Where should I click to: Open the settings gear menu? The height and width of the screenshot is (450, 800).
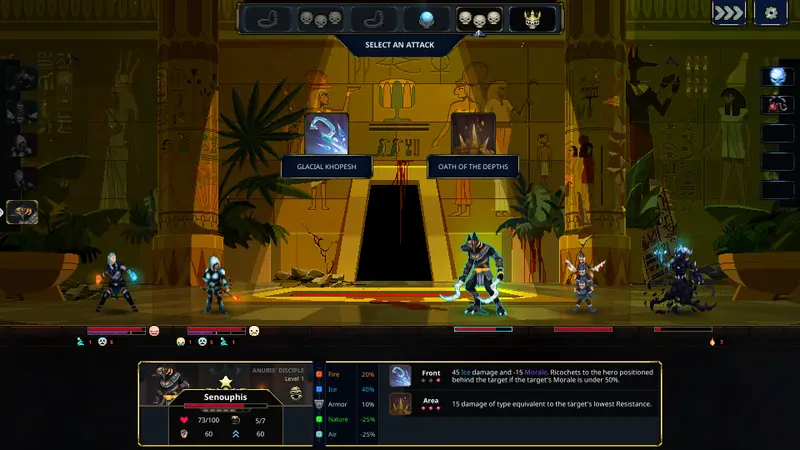click(x=771, y=13)
